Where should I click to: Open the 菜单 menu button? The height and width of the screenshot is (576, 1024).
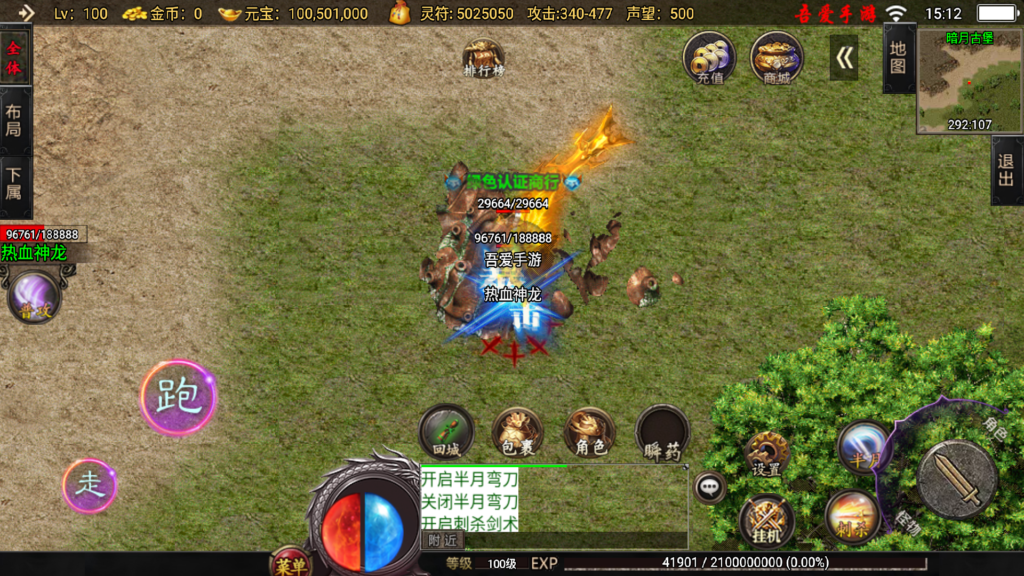pos(290,564)
